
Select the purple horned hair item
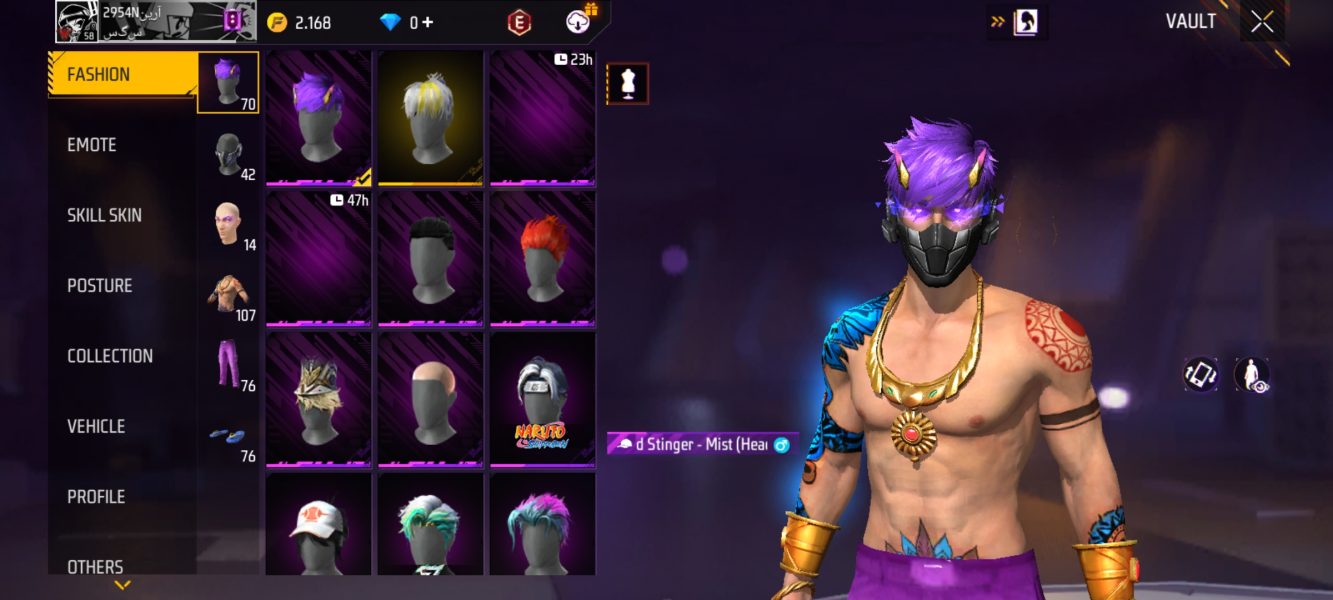(x=319, y=118)
